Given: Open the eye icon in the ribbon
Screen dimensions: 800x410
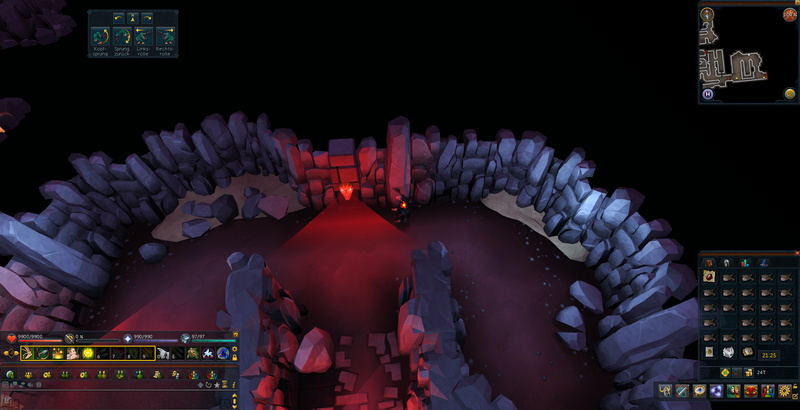Looking at the screenshot, I should point(699,390).
